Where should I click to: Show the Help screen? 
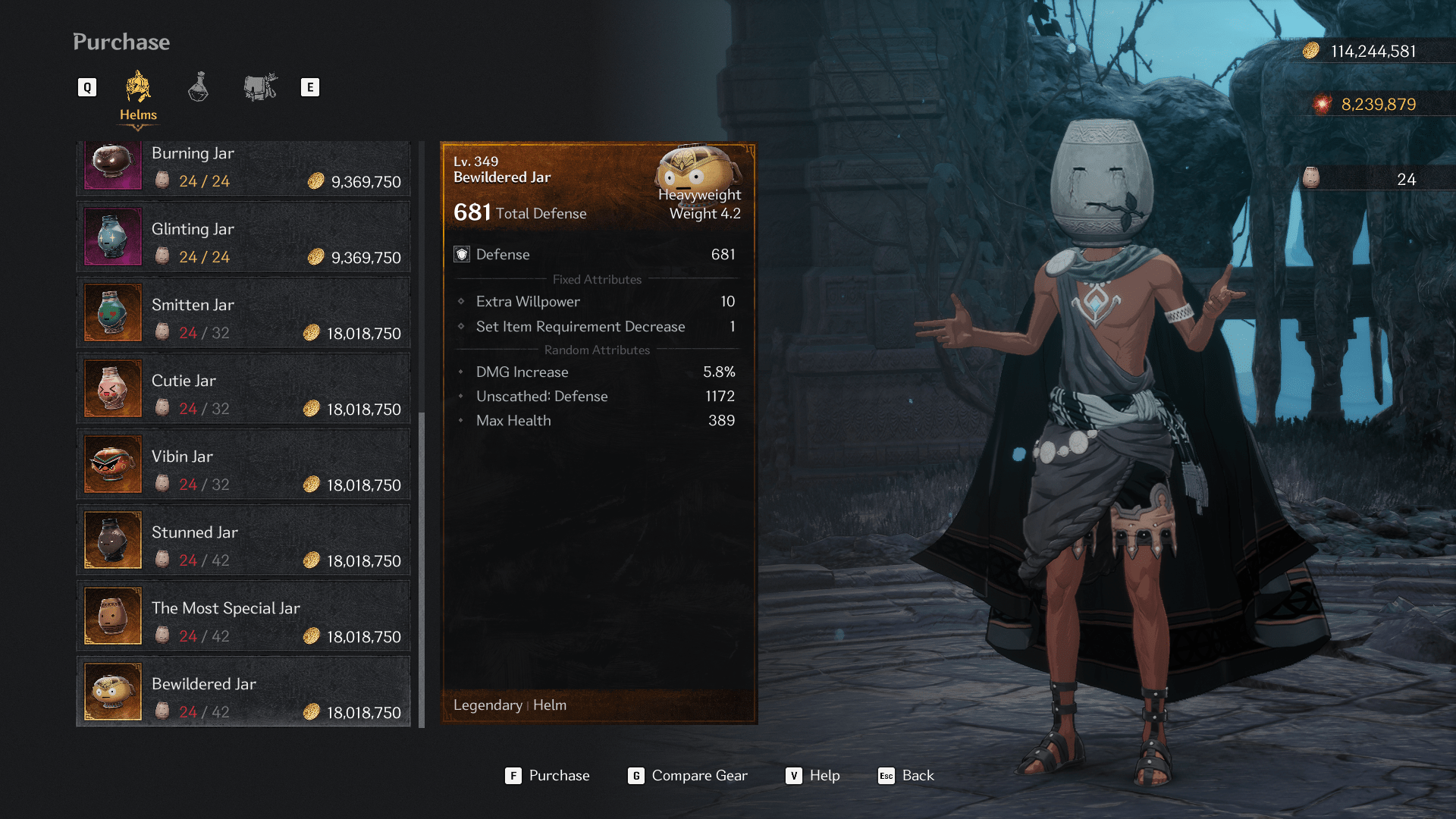pyautogui.click(x=813, y=775)
